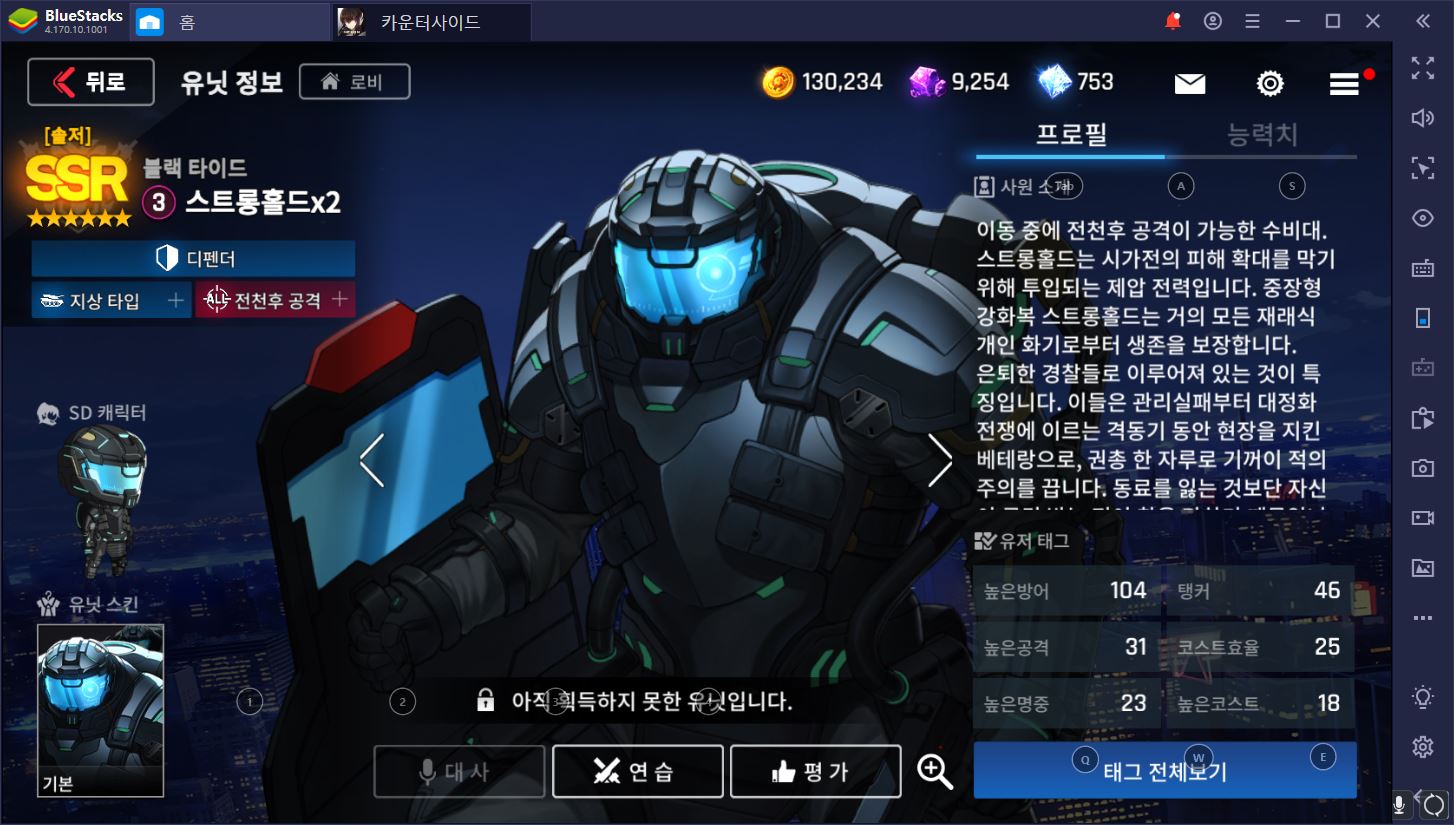This screenshot has height=825, width=1454.
Task: Toggle the eye visibility icon in sidebar
Action: point(1423,218)
